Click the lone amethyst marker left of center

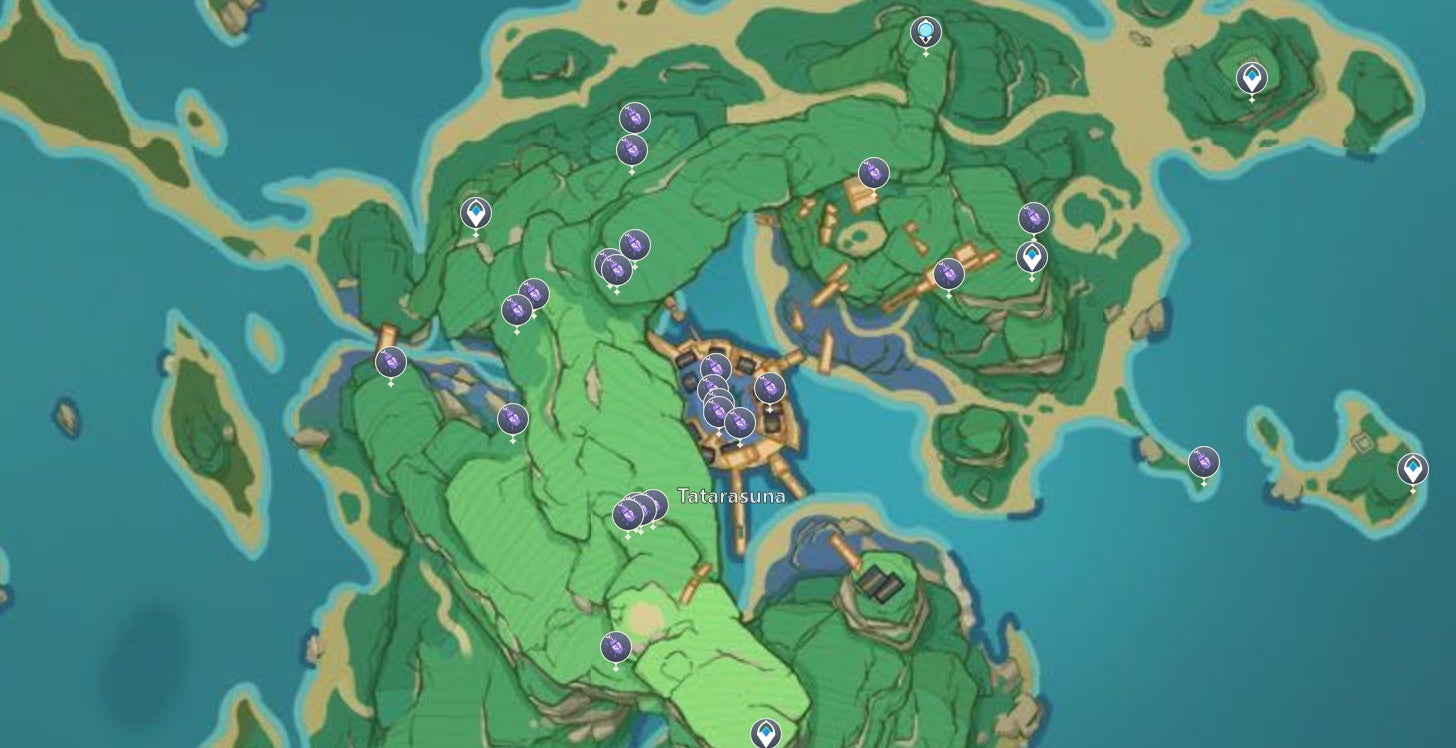point(512,418)
